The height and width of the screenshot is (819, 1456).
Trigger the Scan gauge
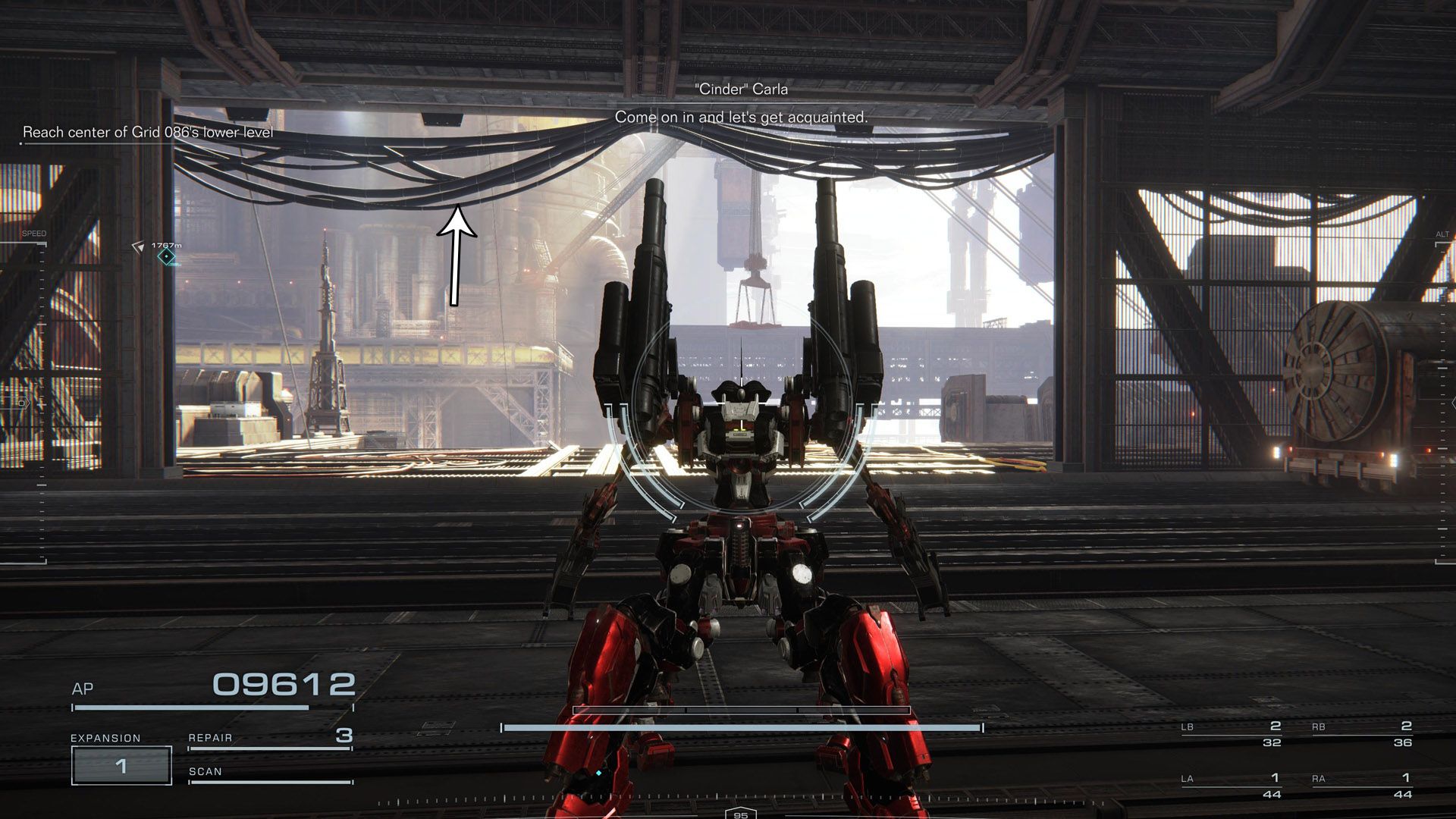(270, 780)
